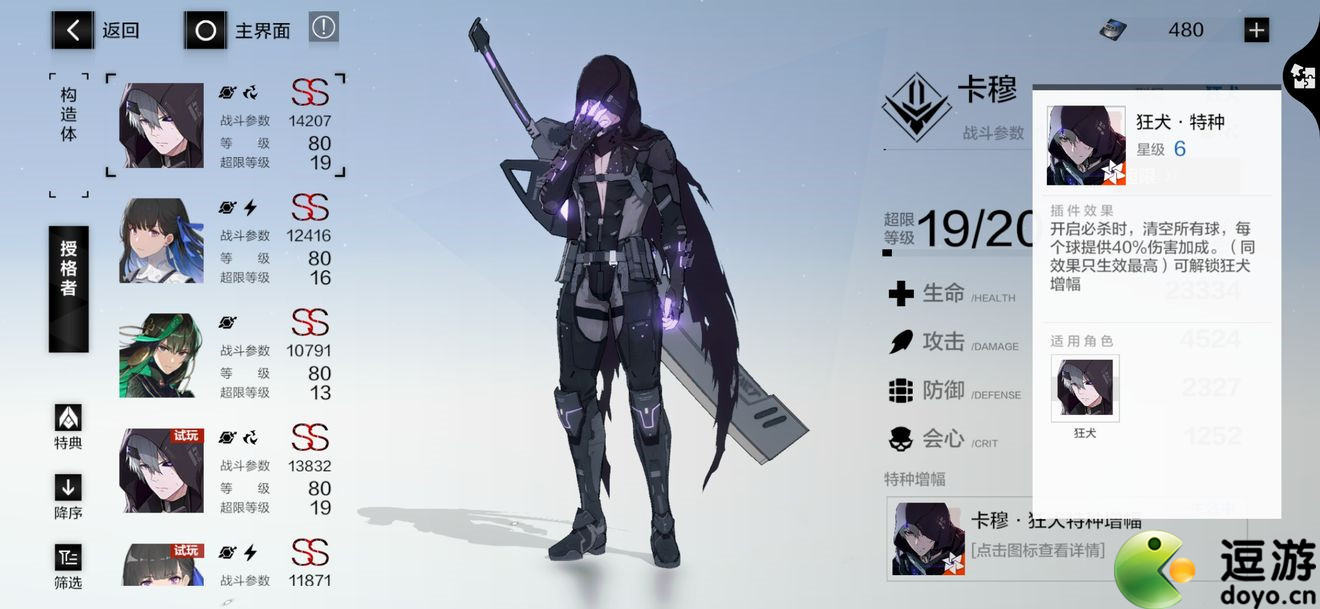This screenshot has height=609, width=1320.
Task: Open the exclamation info icon
Action: [x=323, y=28]
